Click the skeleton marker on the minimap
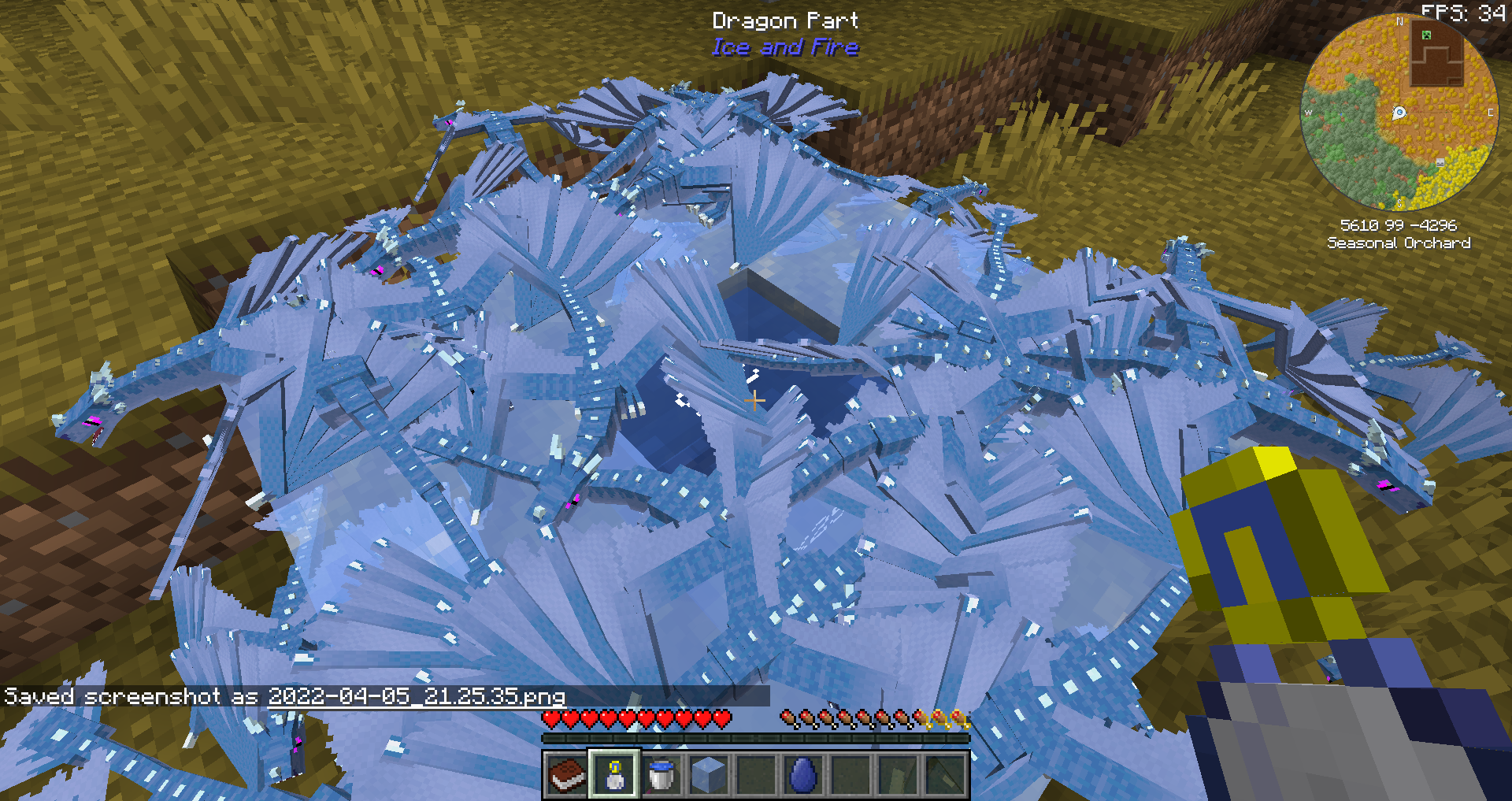 pos(1440,161)
